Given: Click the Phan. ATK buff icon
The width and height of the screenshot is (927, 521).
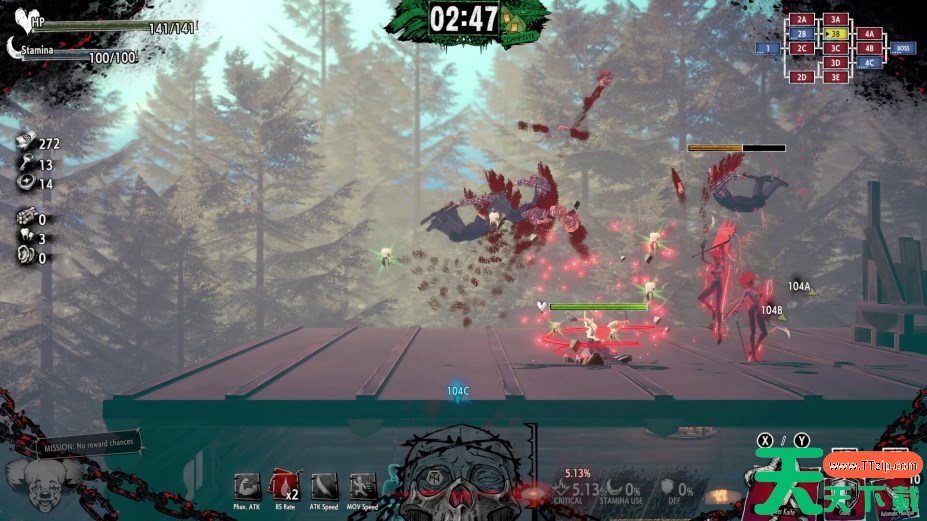Looking at the screenshot, I should 247,486.
